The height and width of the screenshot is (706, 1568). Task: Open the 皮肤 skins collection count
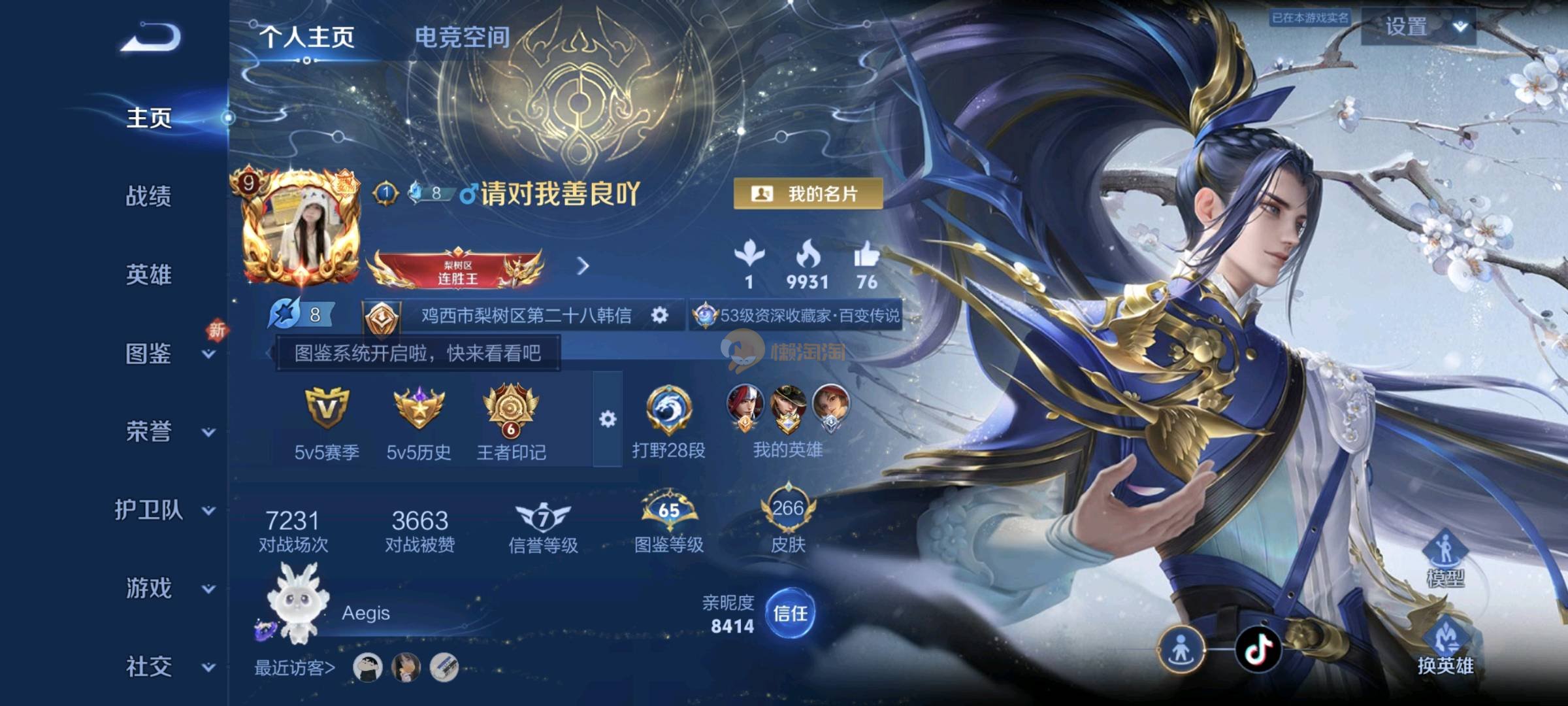788,523
